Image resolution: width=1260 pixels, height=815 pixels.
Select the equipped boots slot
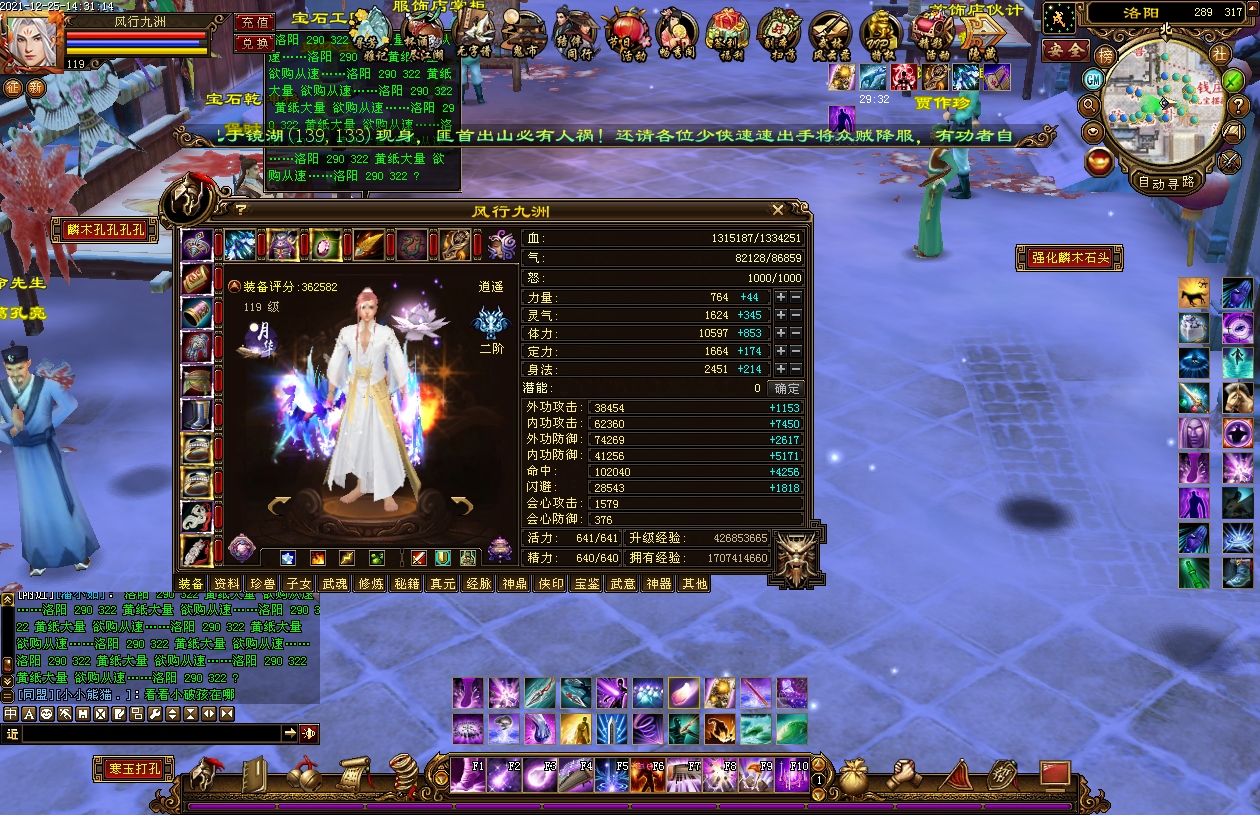click(x=196, y=414)
